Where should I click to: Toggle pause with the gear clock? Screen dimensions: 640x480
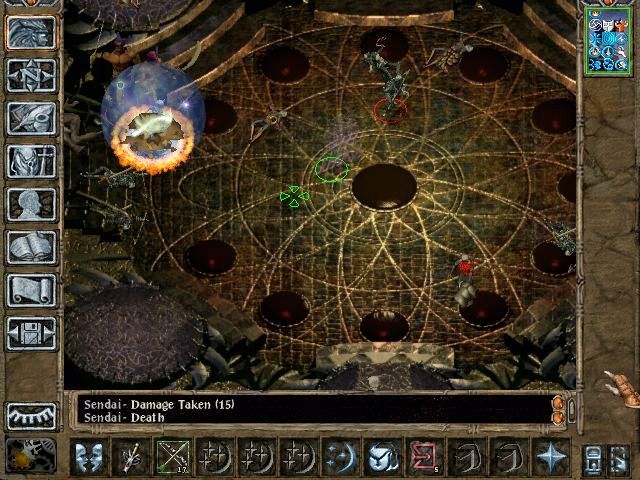[x=31, y=456]
